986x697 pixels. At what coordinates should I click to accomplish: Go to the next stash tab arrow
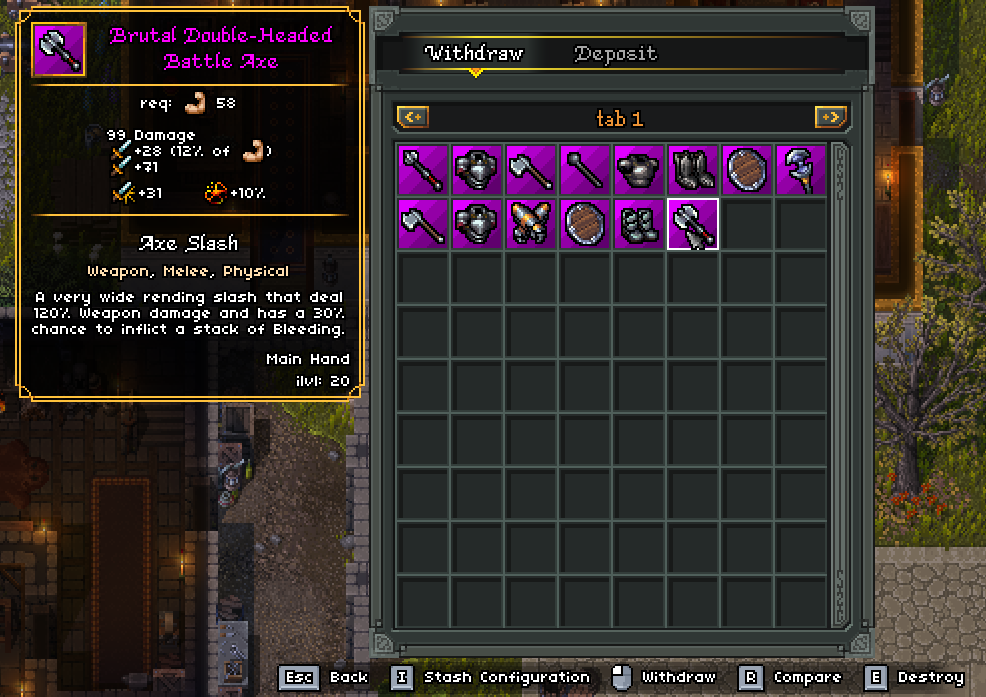click(831, 118)
